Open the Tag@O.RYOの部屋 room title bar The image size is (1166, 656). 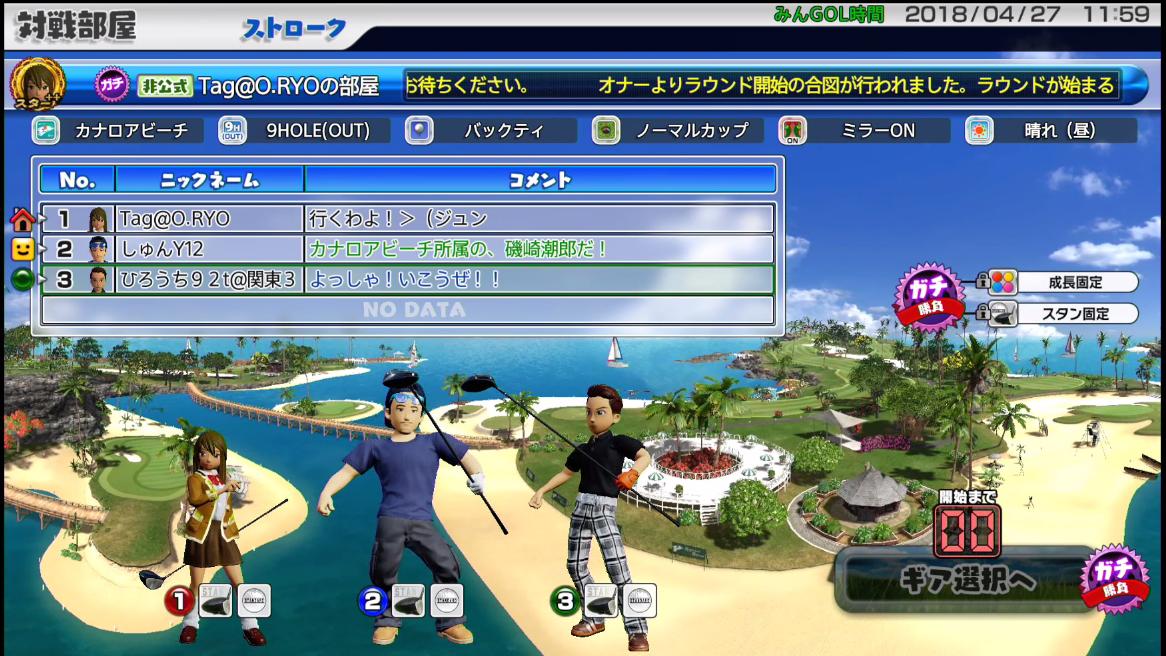[x=288, y=86]
